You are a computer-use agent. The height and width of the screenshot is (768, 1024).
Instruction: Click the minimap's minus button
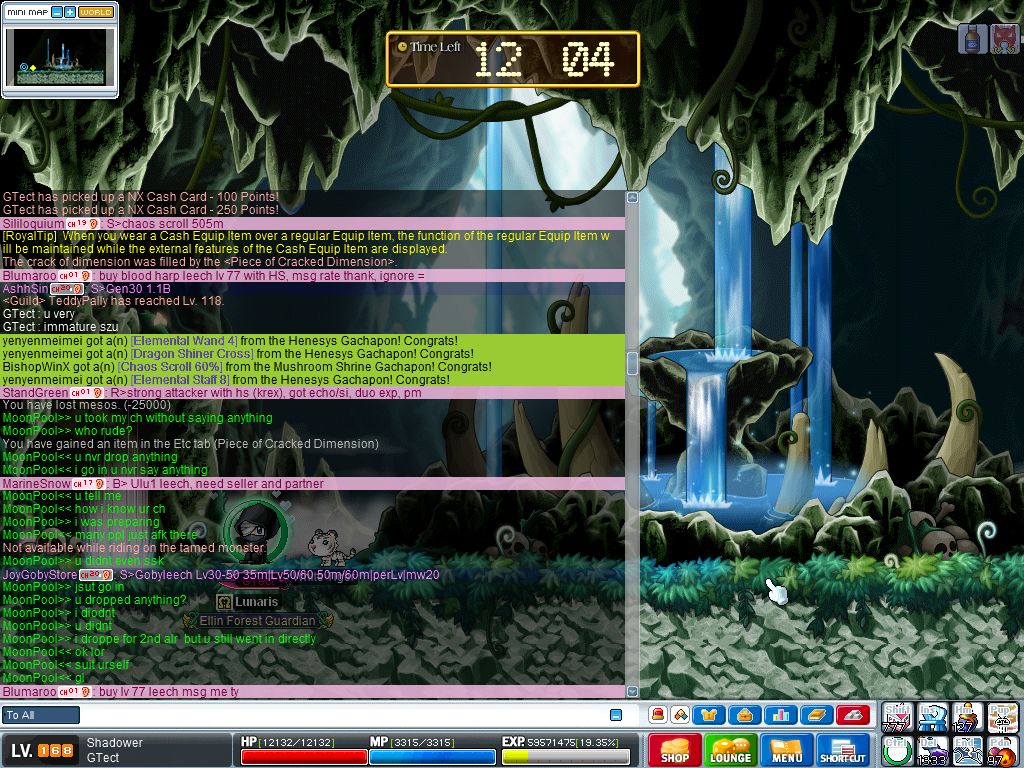click(x=56, y=12)
